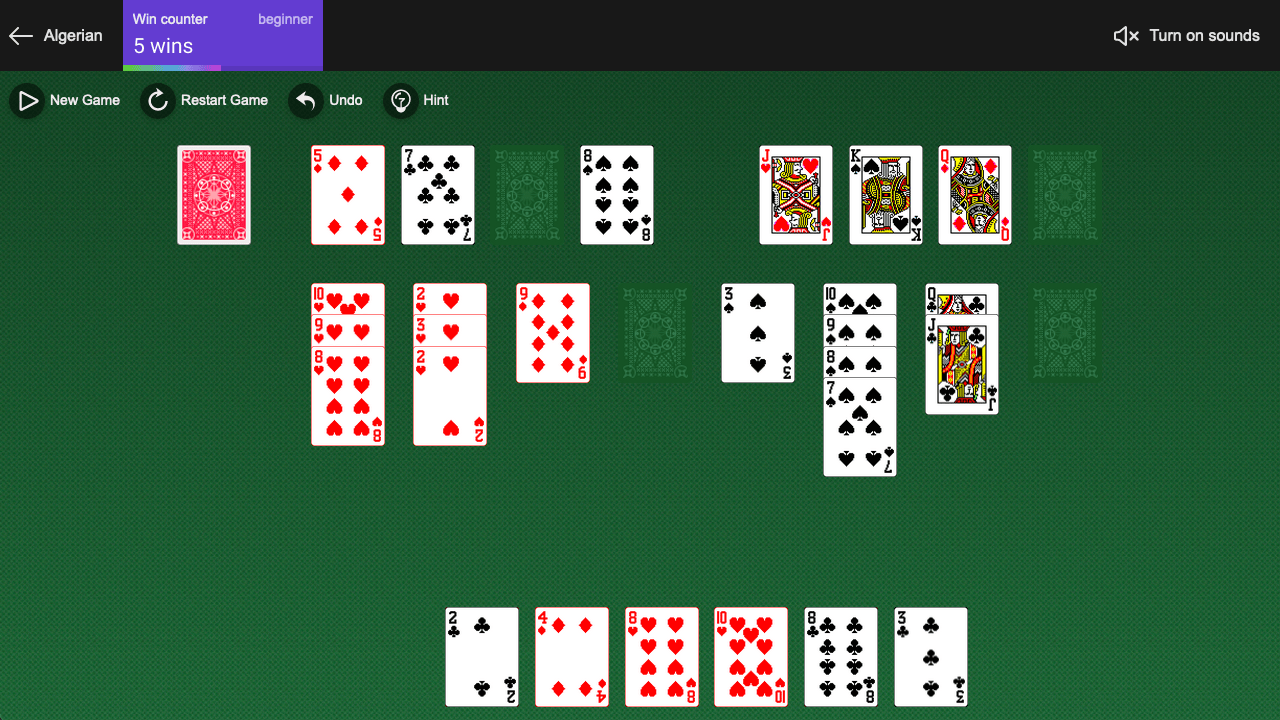Click the muted speaker icon
This screenshot has width=1280, height=720.
pos(1125,36)
